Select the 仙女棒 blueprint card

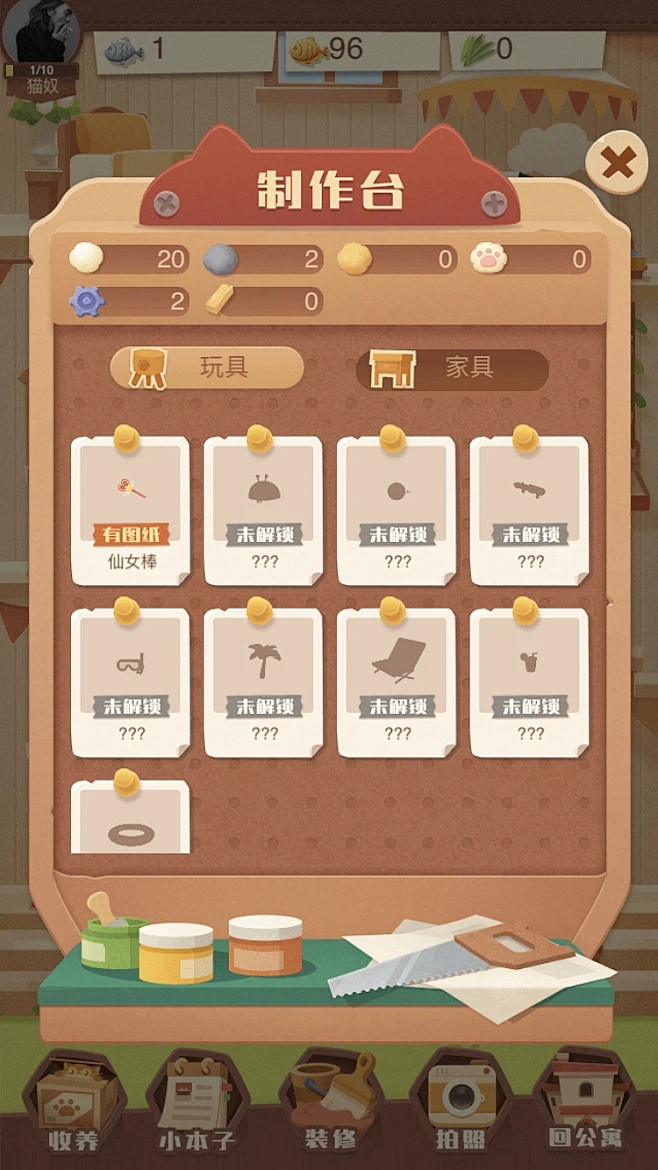[131, 510]
